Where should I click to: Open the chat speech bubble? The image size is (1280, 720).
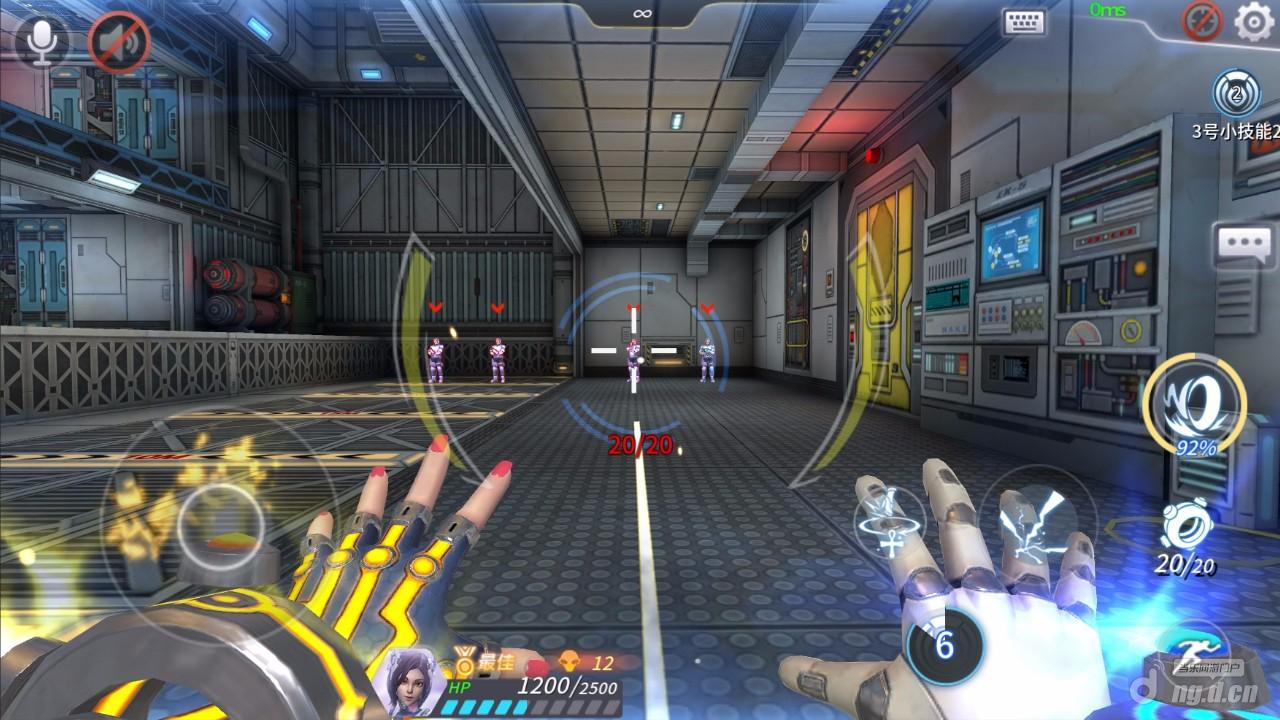(x=1243, y=244)
